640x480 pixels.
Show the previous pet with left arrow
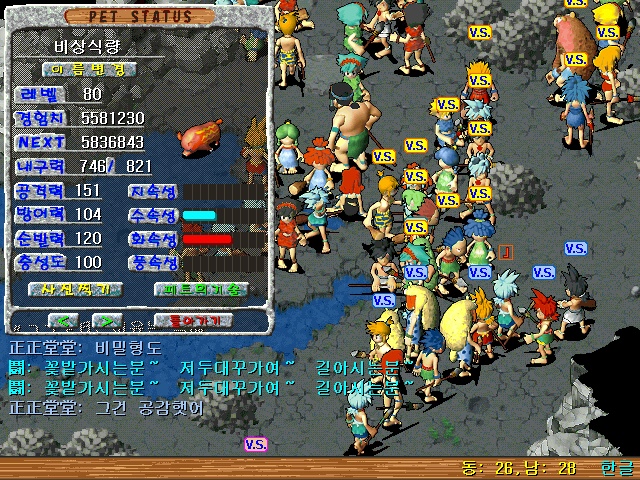pyautogui.click(x=64, y=320)
